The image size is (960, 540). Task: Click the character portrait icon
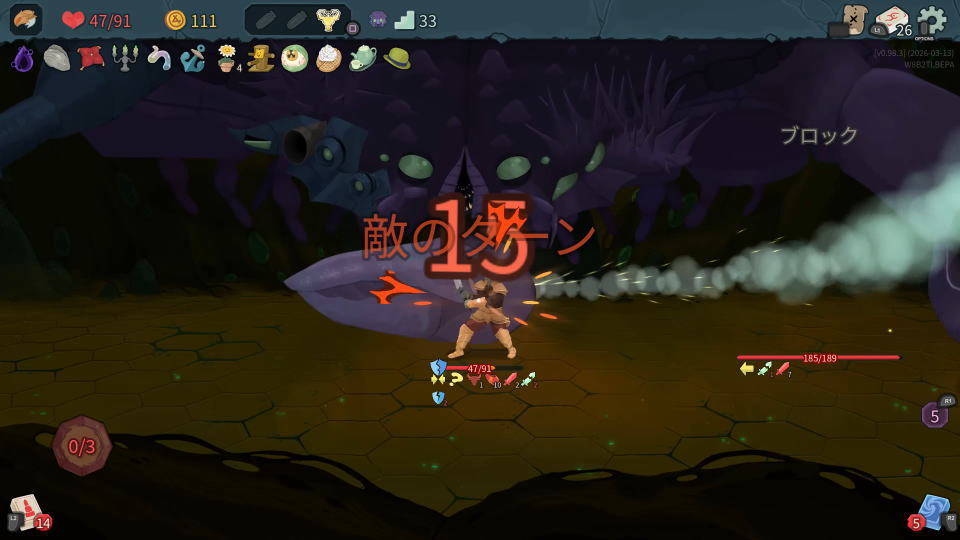(x=25, y=20)
